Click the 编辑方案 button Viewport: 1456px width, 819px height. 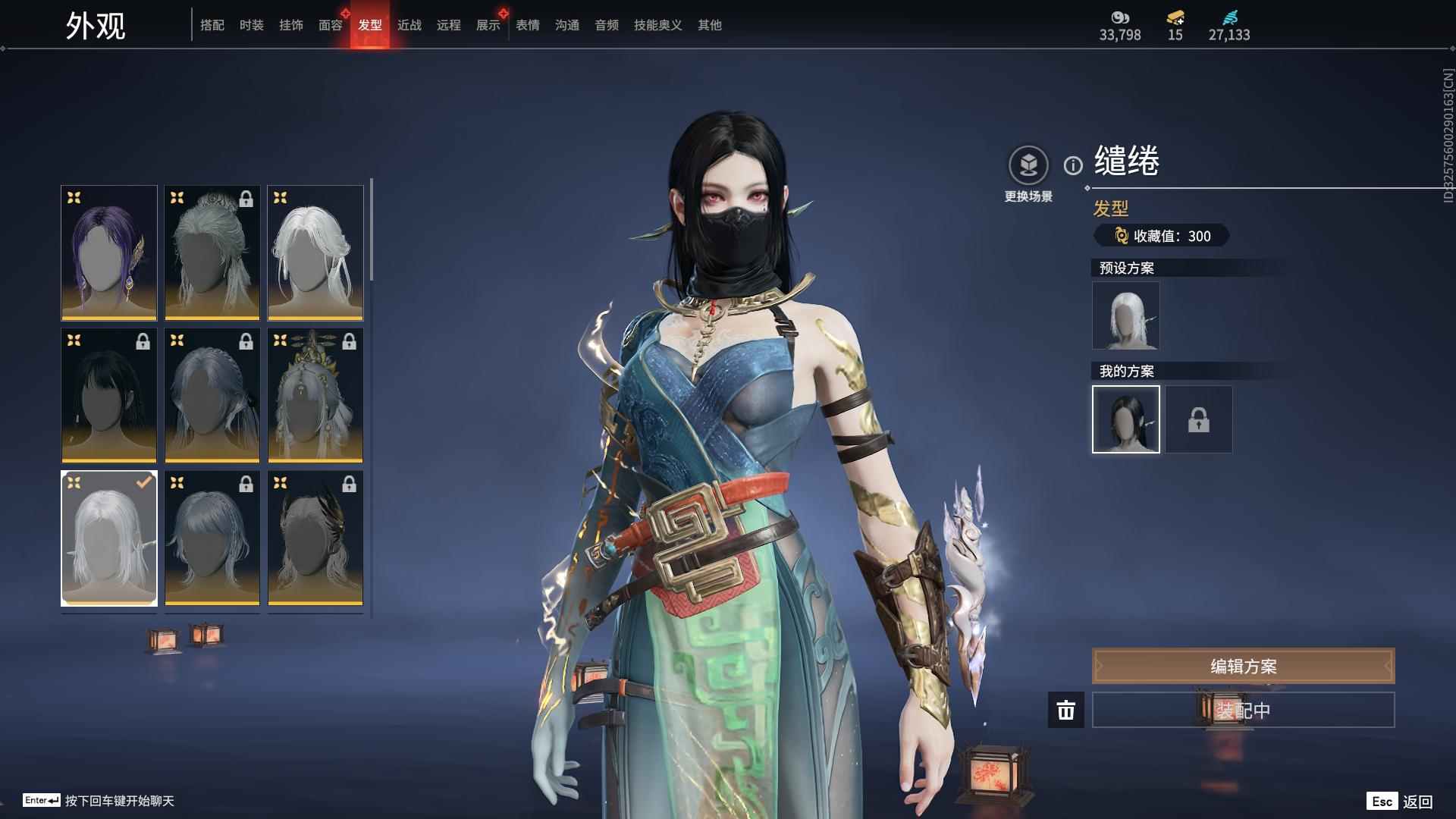click(x=1242, y=666)
